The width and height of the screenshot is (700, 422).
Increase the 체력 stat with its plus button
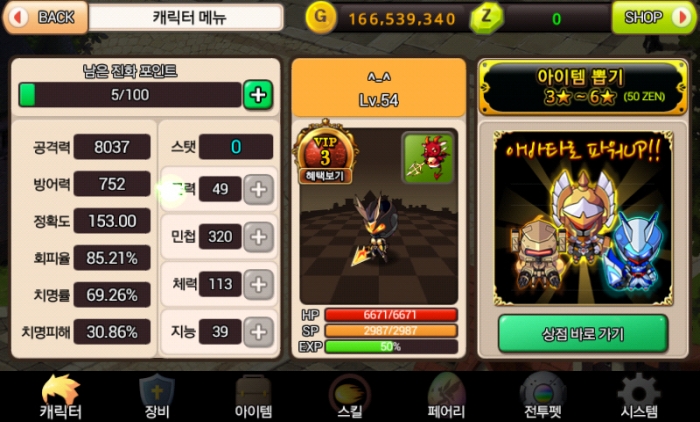point(258,284)
